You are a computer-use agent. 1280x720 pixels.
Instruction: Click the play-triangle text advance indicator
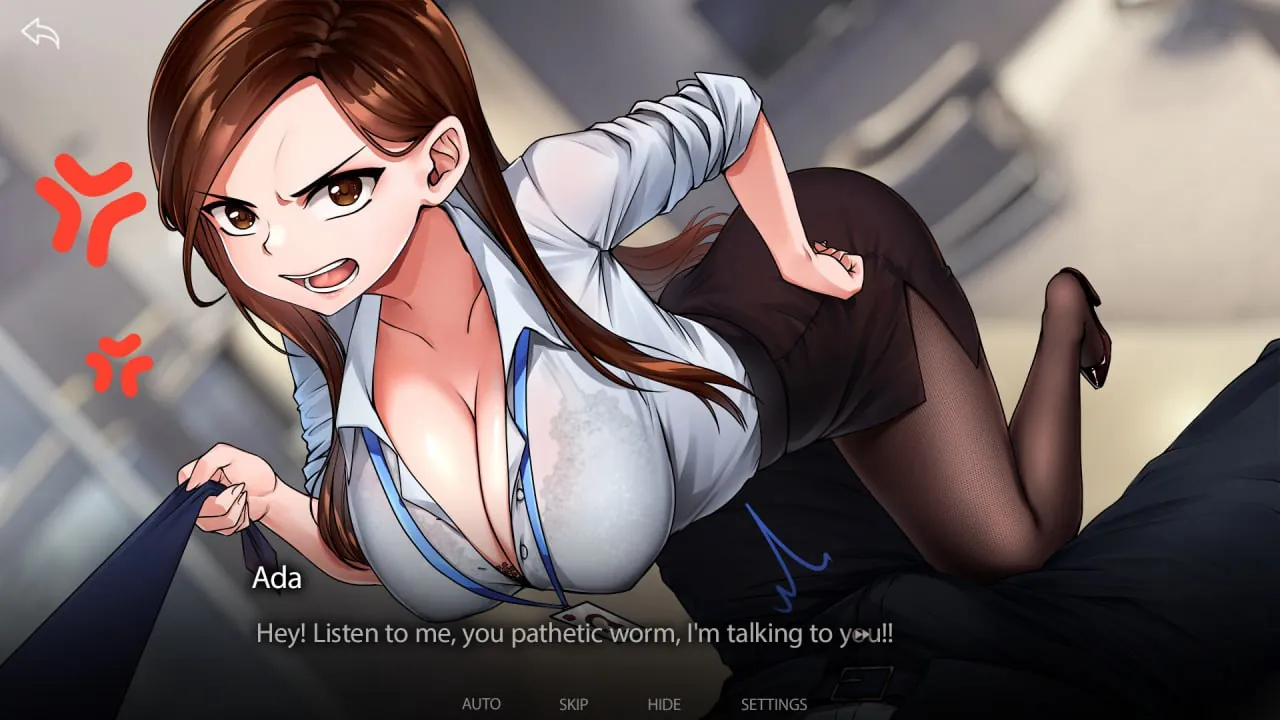coord(862,633)
